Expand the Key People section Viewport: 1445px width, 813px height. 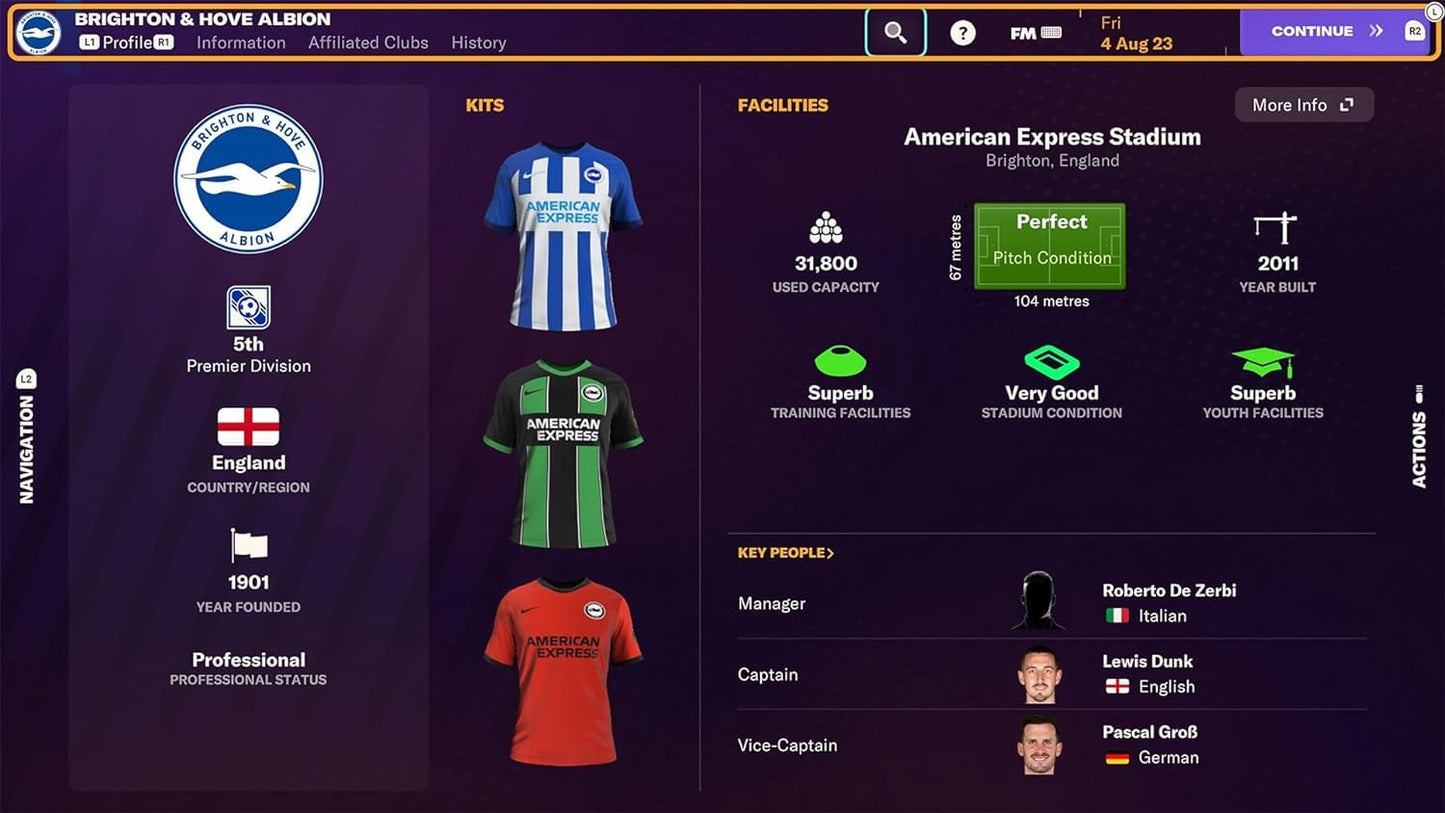click(x=786, y=552)
